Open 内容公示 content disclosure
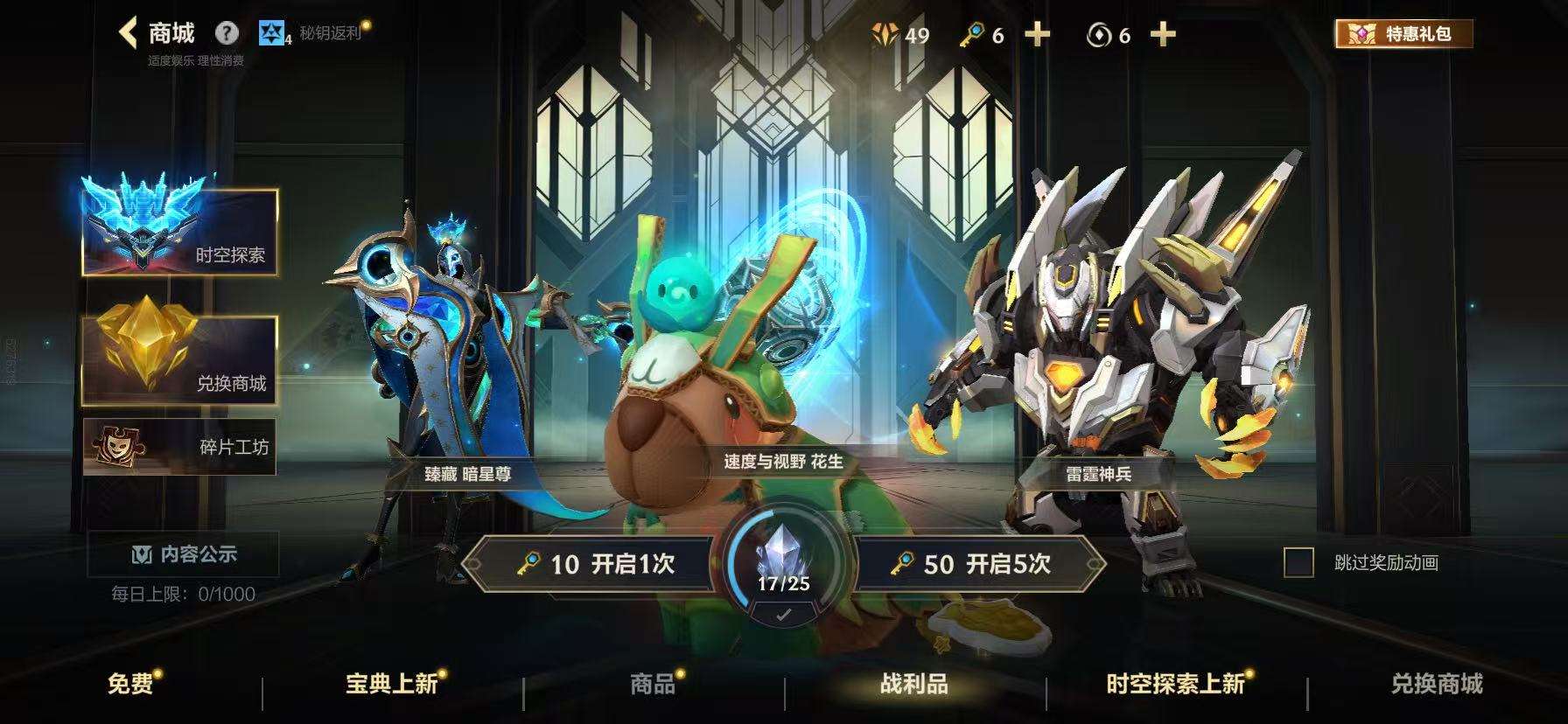Viewport: 1568px width, 724px height. point(184,552)
